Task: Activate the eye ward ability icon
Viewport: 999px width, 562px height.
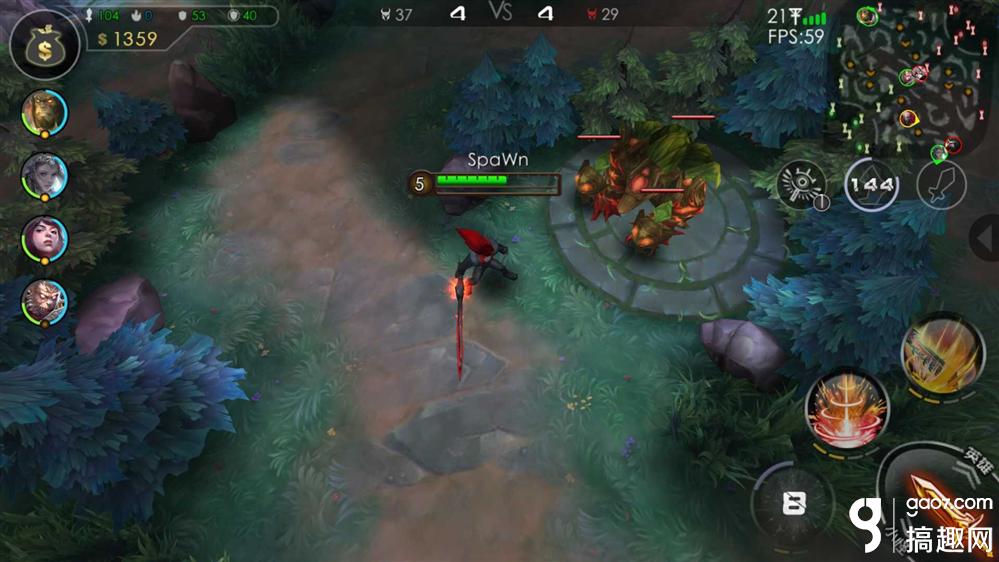Action: (x=803, y=185)
